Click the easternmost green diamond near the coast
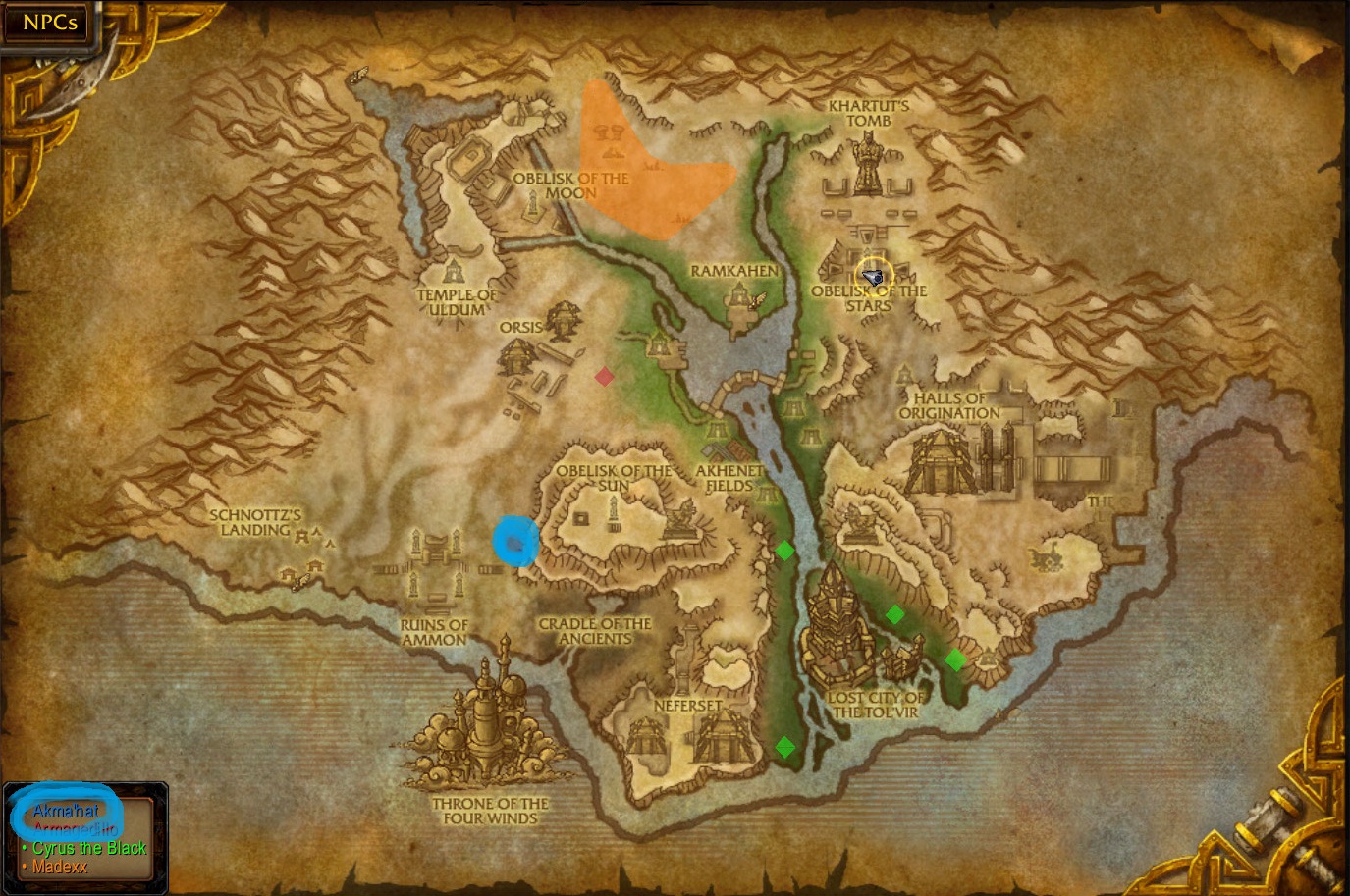Viewport: 1350px width, 896px height. tap(955, 660)
